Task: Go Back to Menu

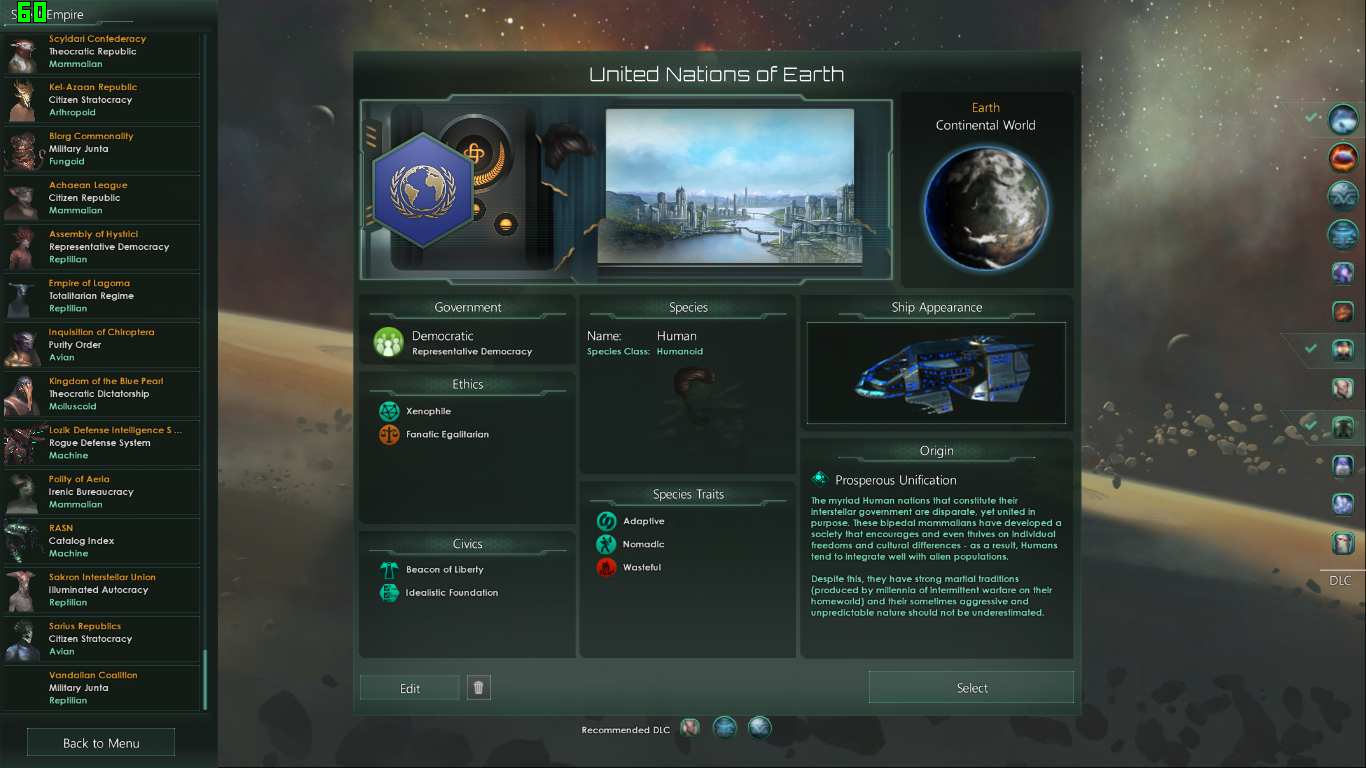Action: [x=100, y=742]
